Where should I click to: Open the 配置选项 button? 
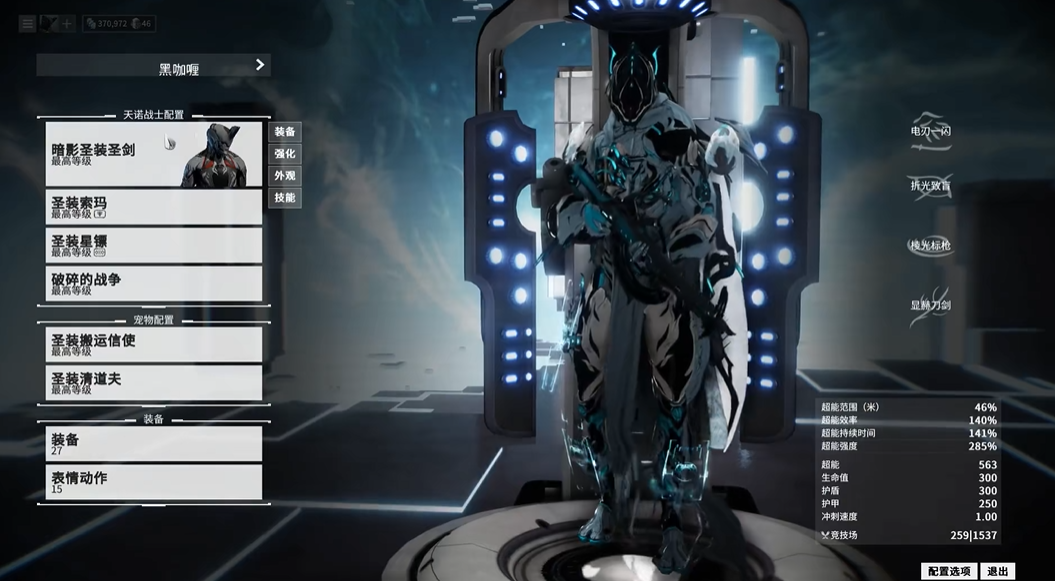click(948, 571)
